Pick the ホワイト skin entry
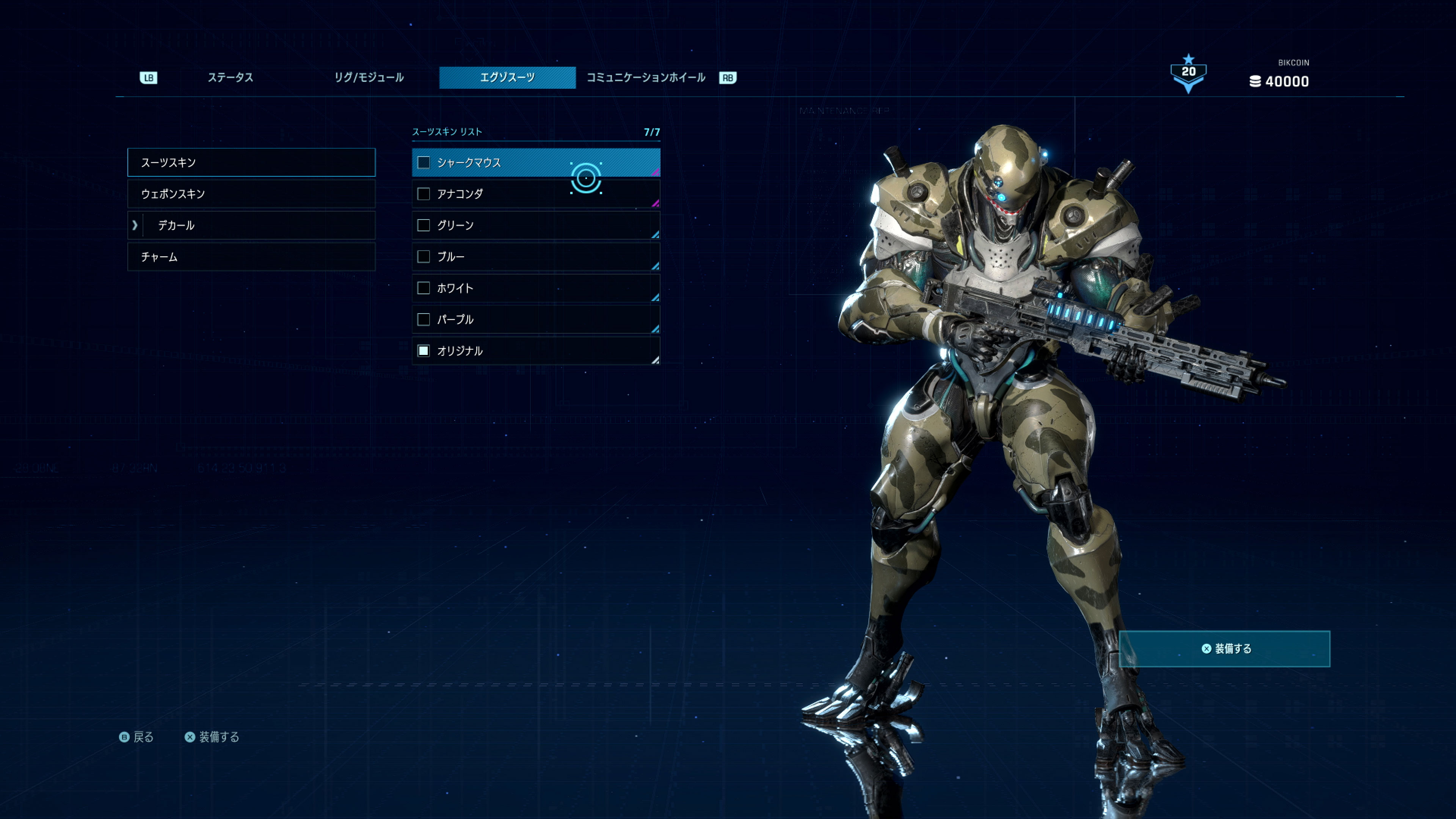1456x819 pixels. [535, 288]
